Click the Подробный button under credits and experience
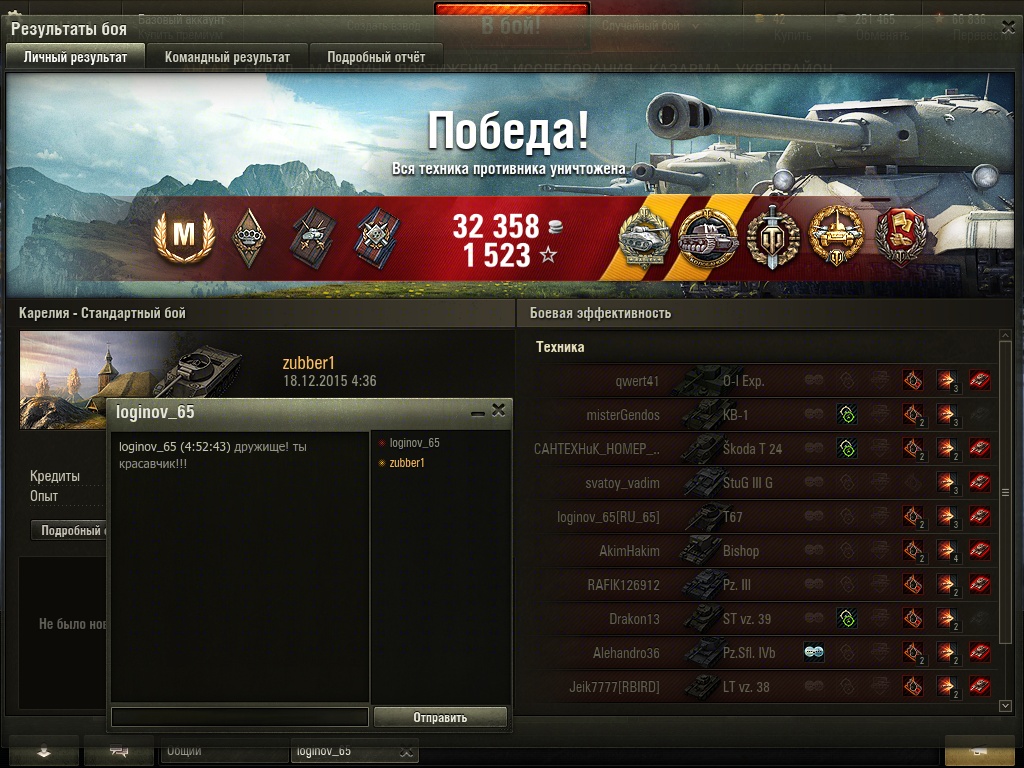Viewport: 1024px width, 768px height. (x=70, y=531)
